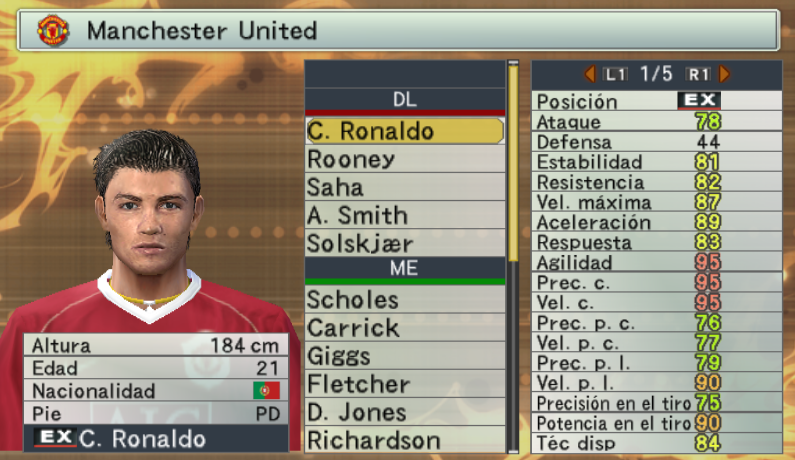Select Saha in the squad list
This screenshot has width=795, height=460.
coord(404,187)
